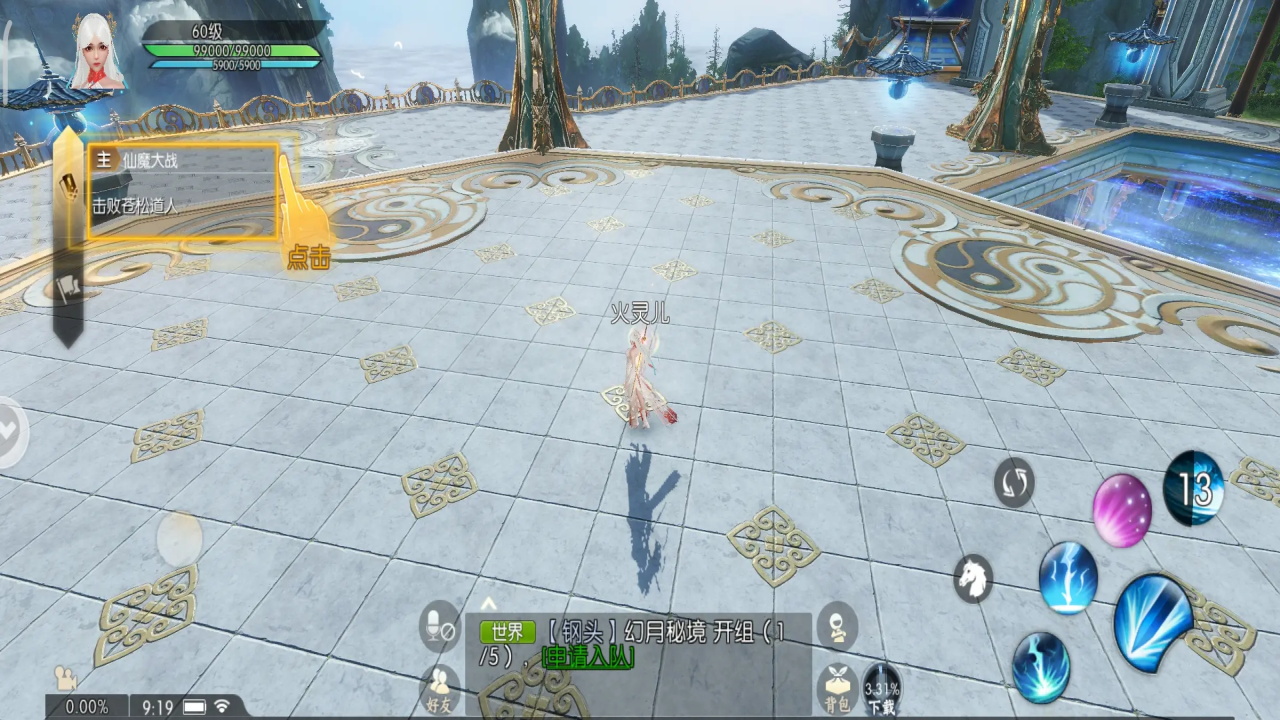This screenshot has height=720, width=1280.
Task: Expand the chat box with up arrow
Action: point(488,603)
